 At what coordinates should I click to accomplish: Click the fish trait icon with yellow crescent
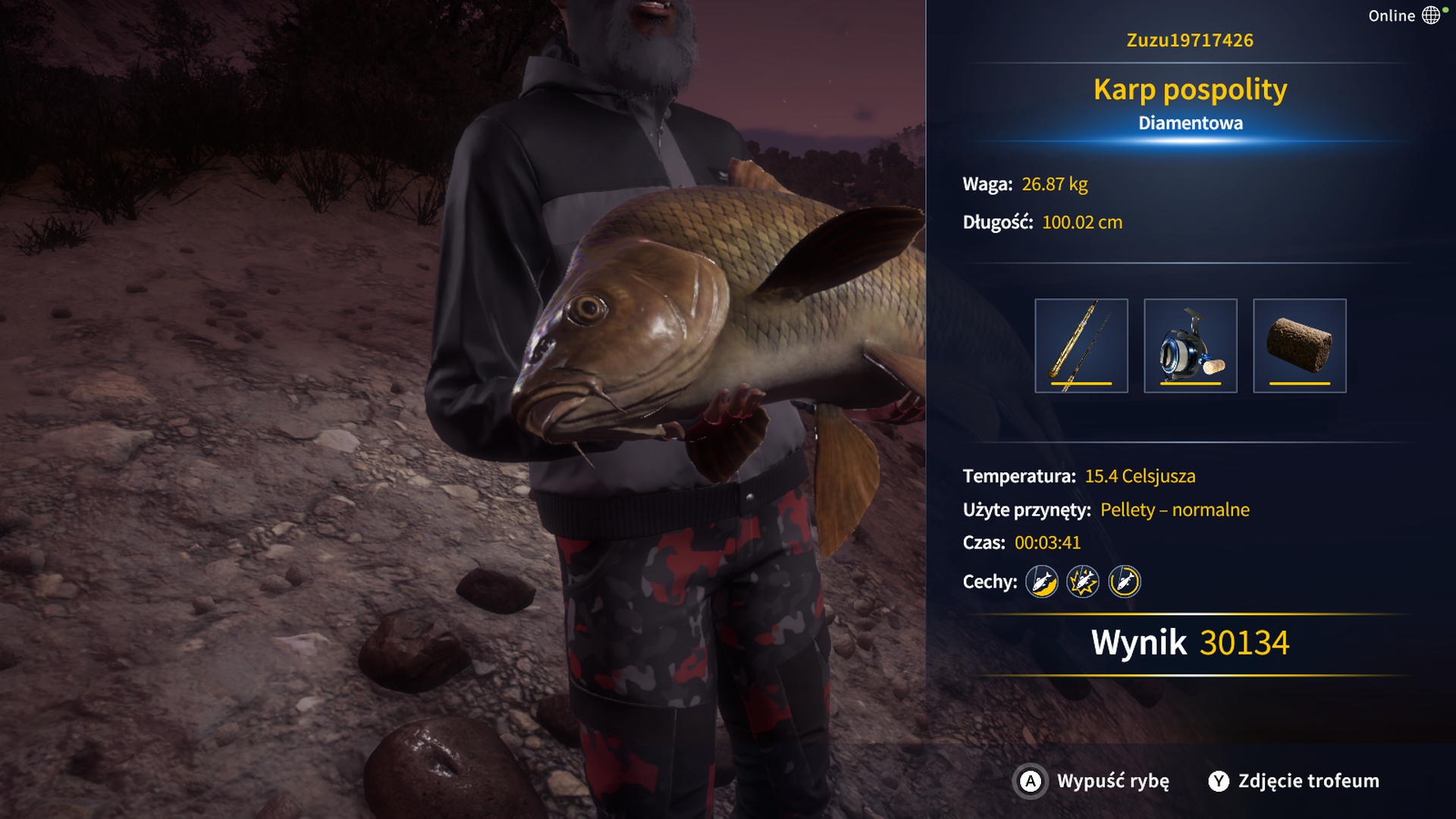pos(1042,582)
